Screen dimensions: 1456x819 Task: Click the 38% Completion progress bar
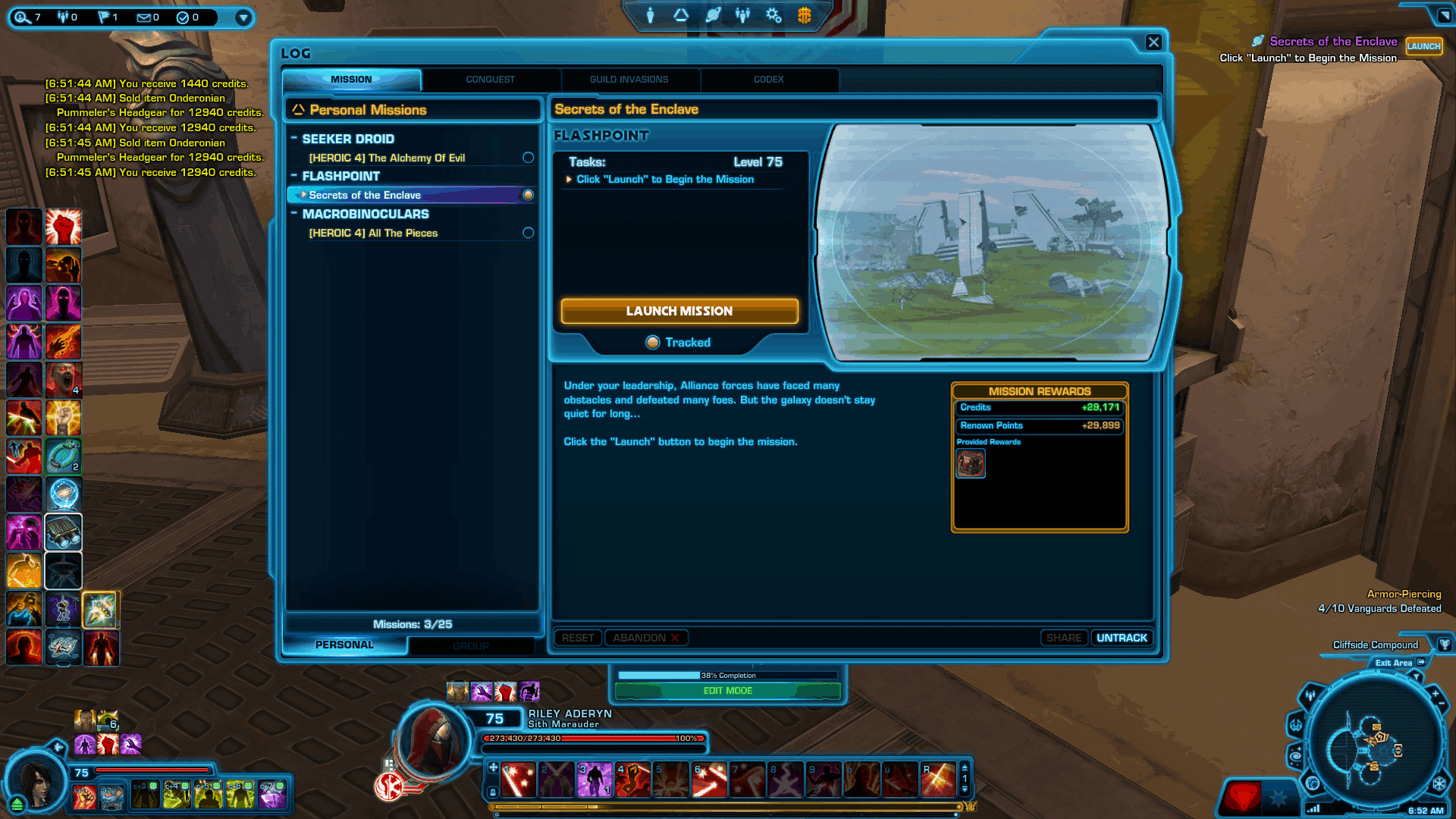click(x=728, y=675)
